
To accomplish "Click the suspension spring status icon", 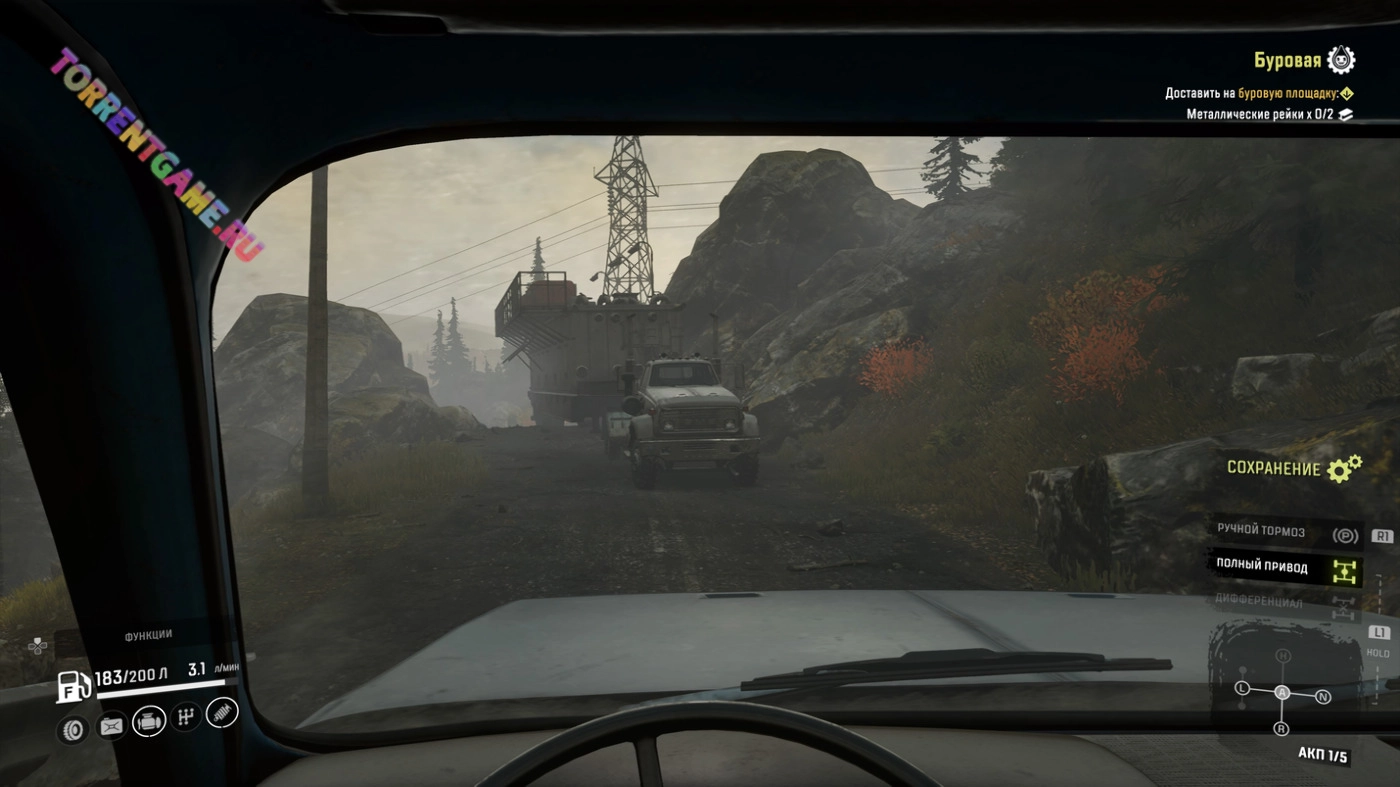I will pyautogui.click(x=222, y=712).
